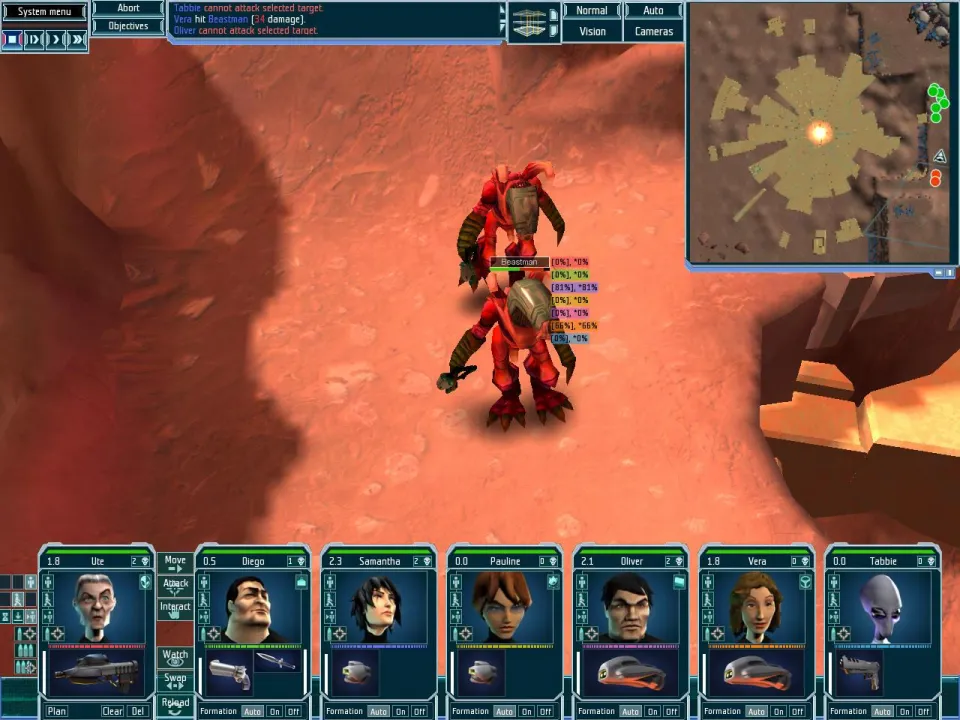Viewport: 960px width, 720px height.
Task: Use the Swap weapons command
Action: 175,680
